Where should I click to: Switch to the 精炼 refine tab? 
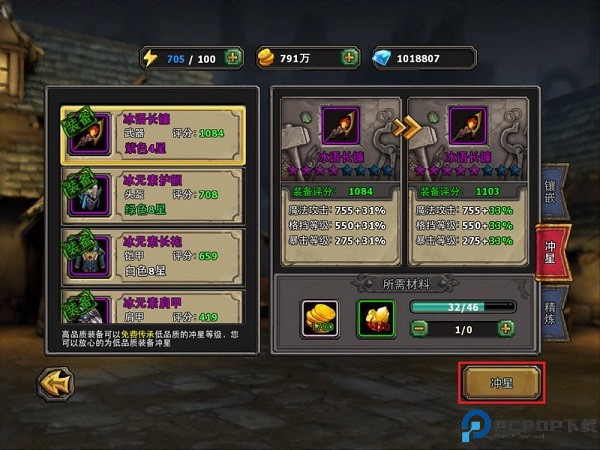tap(552, 312)
